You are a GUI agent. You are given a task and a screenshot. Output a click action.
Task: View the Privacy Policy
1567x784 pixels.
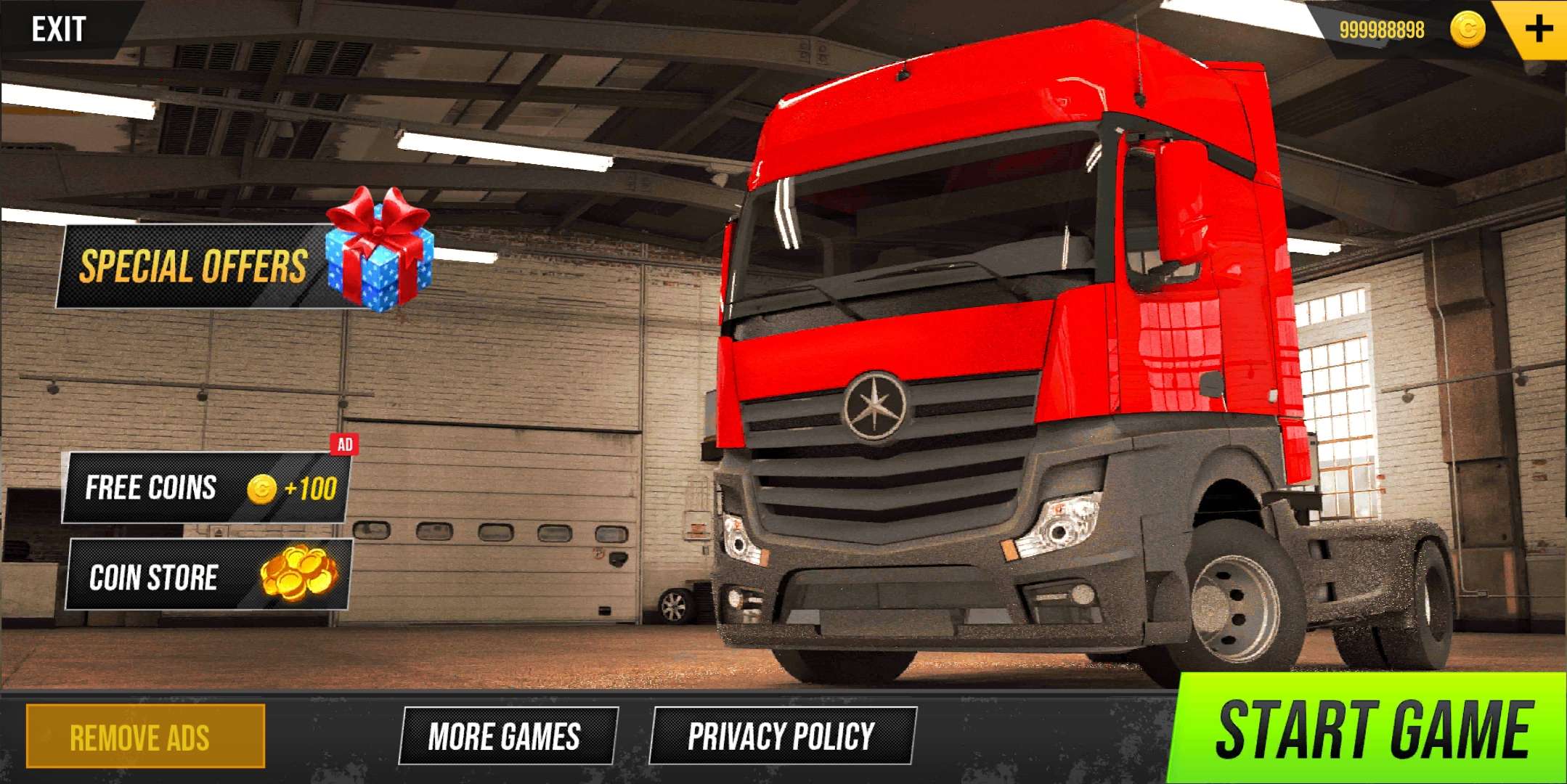(783, 736)
